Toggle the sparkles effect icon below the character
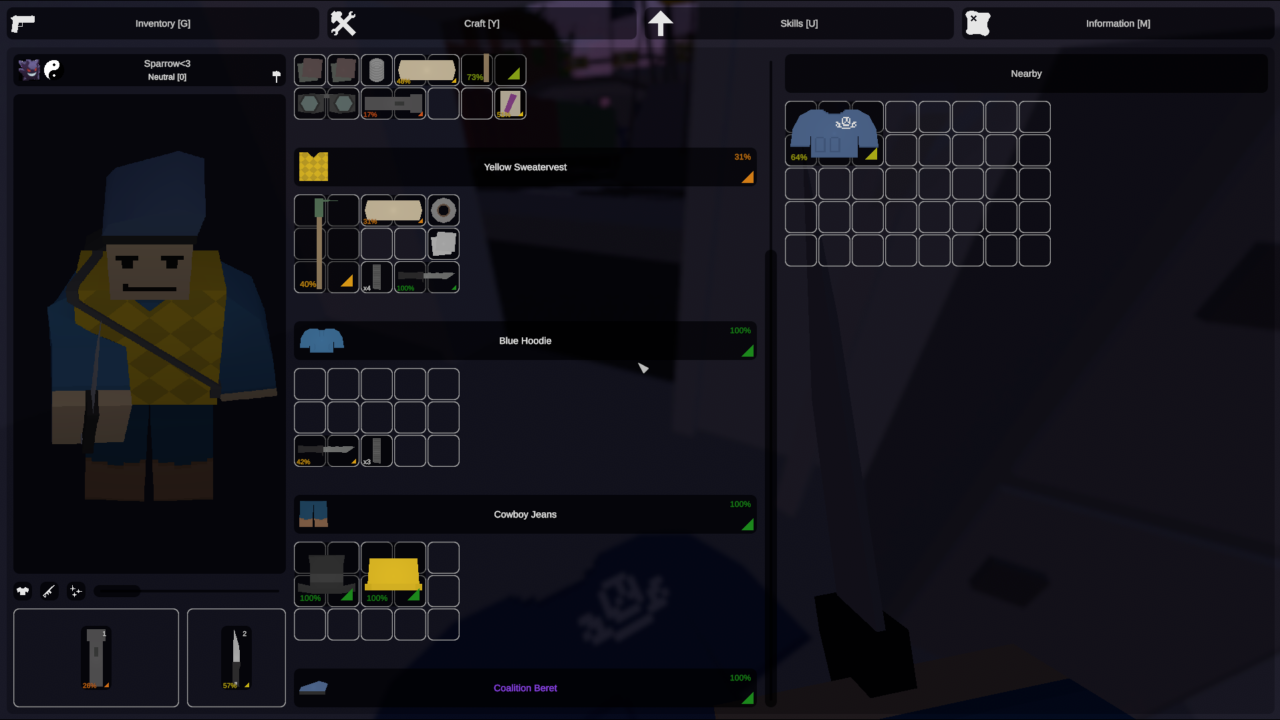 [x=75, y=591]
